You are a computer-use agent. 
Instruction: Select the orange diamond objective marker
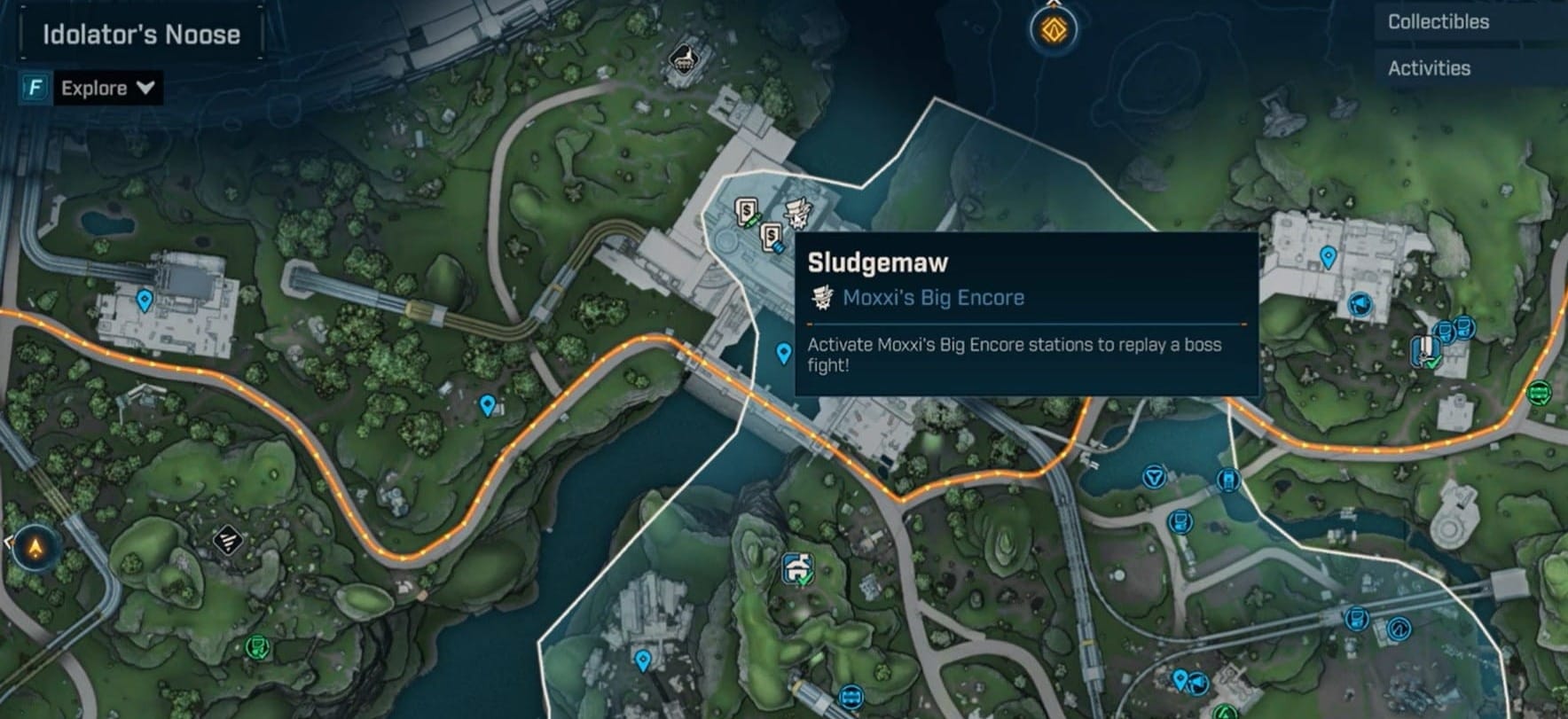point(1053,28)
